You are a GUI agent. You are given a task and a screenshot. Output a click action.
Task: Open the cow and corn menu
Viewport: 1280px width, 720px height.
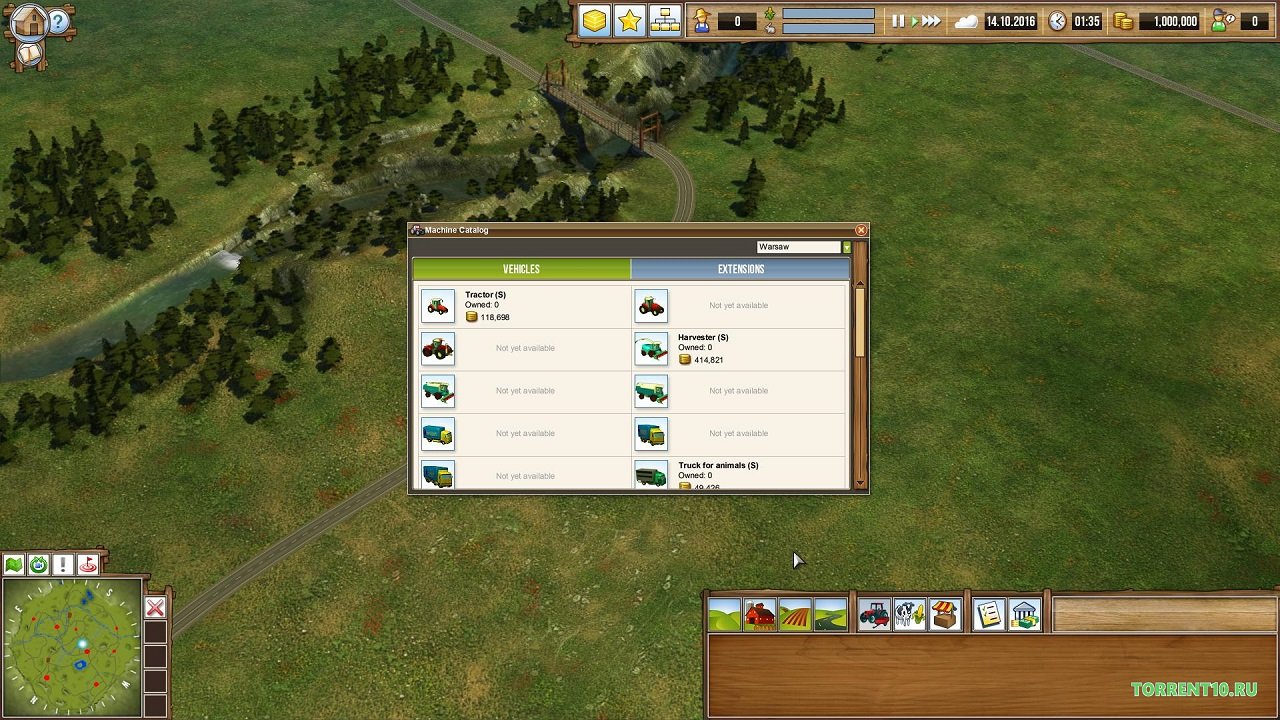[x=909, y=615]
